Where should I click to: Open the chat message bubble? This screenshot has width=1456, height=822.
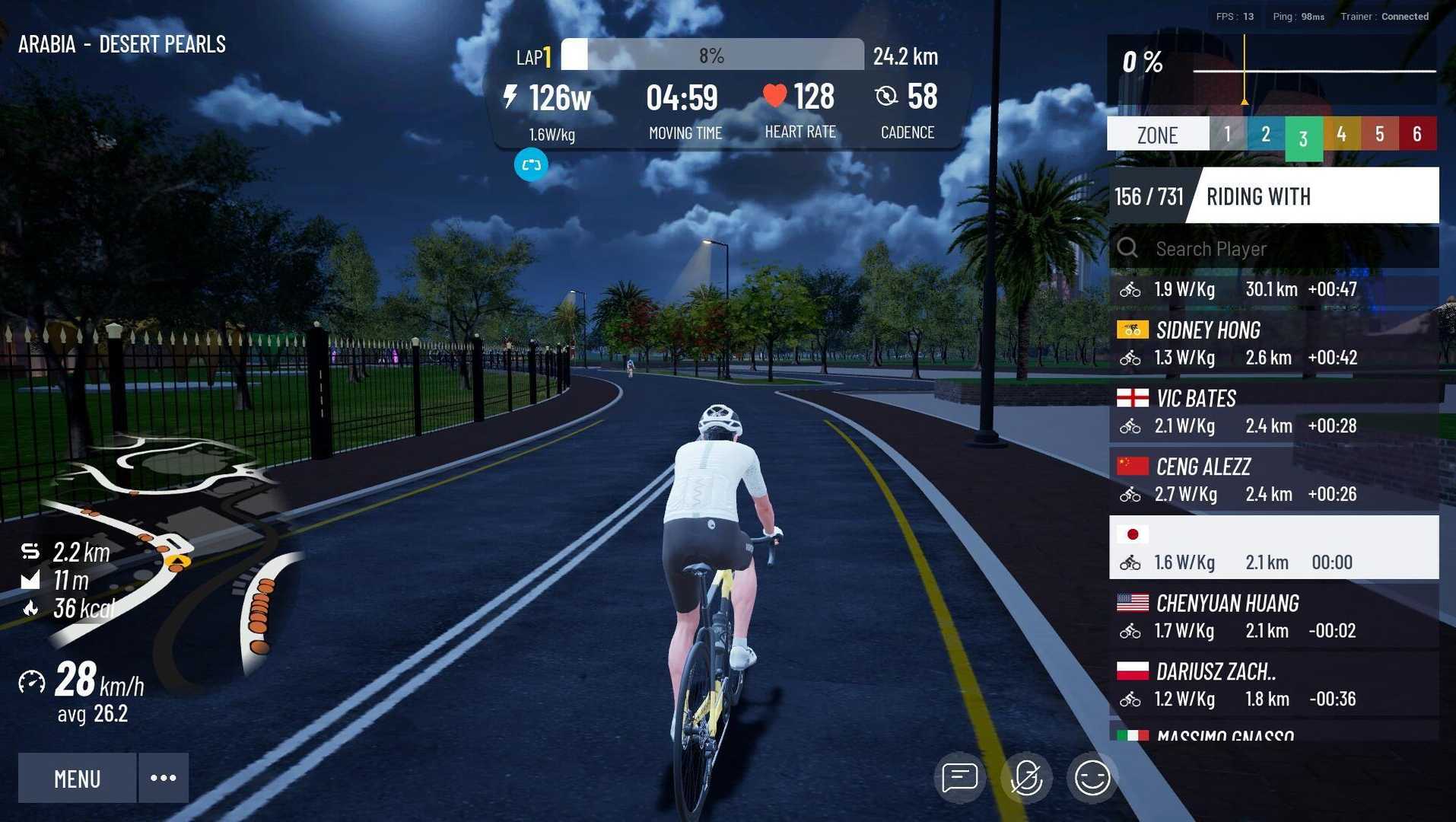tap(959, 778)
